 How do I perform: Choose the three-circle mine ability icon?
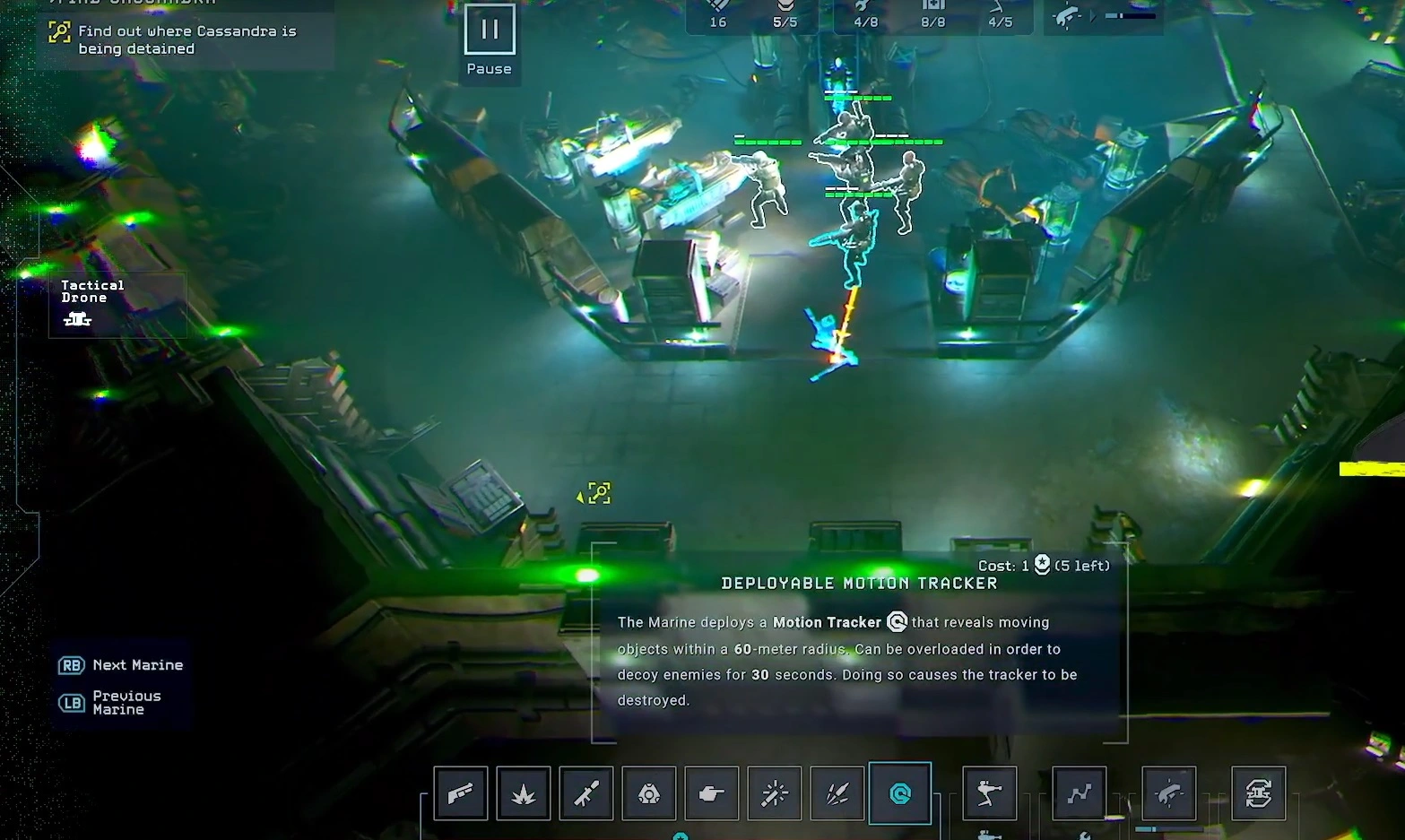[x=649, y=793]
